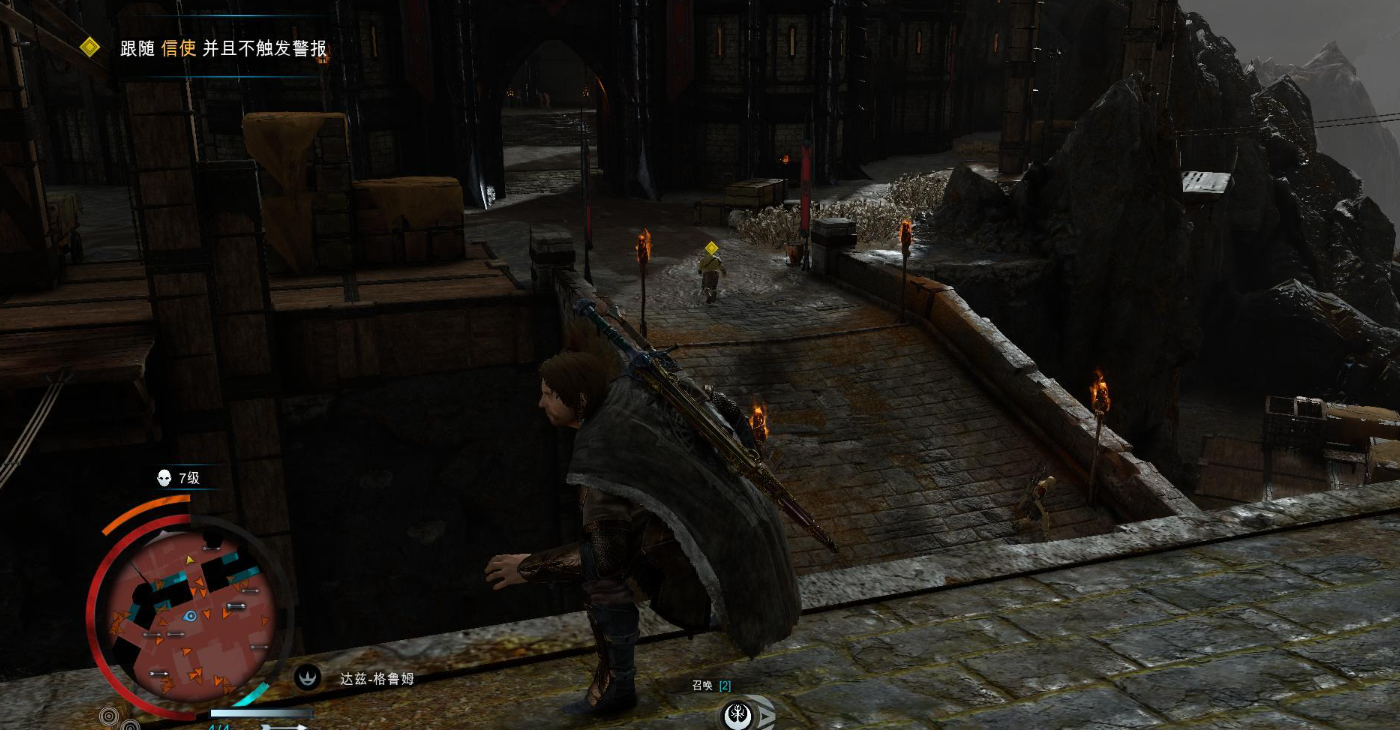The width and height of the screenshot is (1400, 730).
Task: Click the yellow objective arrow on the minimap
Action: [x=189, y=558]
